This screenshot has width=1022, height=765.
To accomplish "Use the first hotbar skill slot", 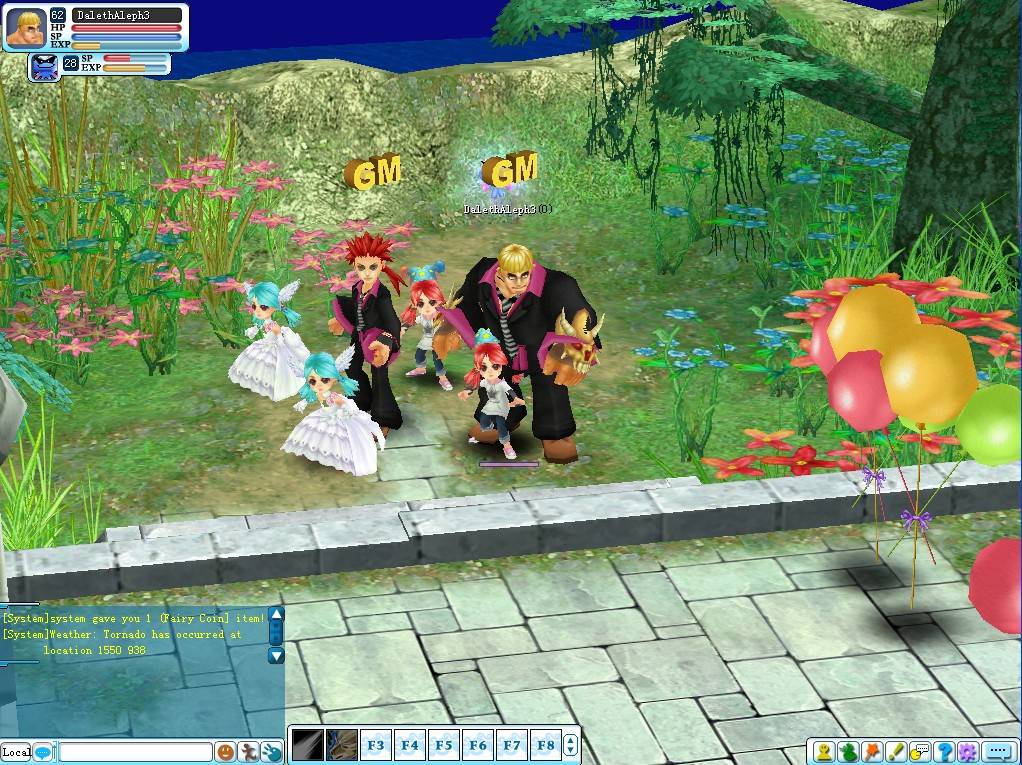I will [x=306, y=745].
